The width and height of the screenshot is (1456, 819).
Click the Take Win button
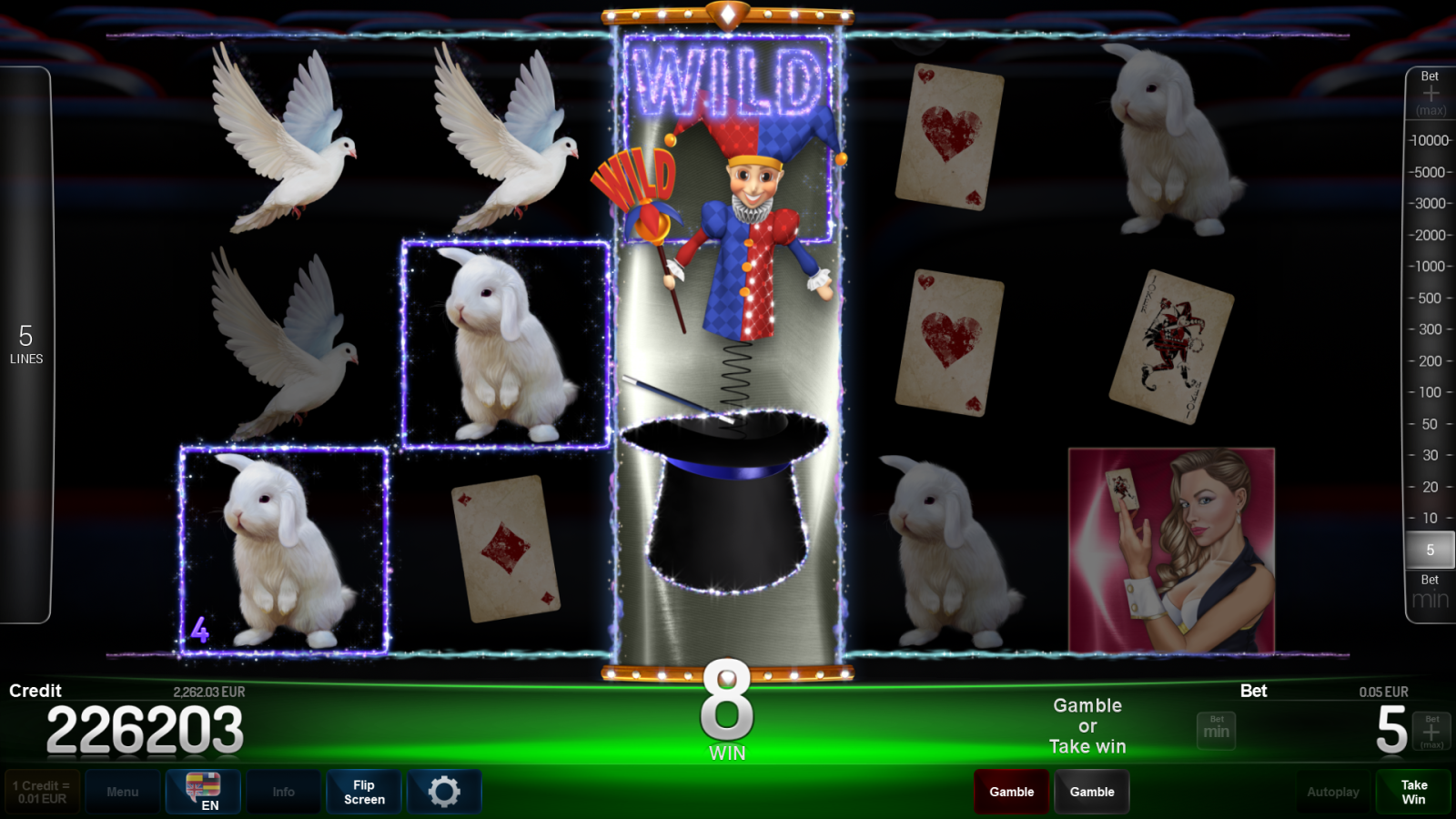[1414, 791]
